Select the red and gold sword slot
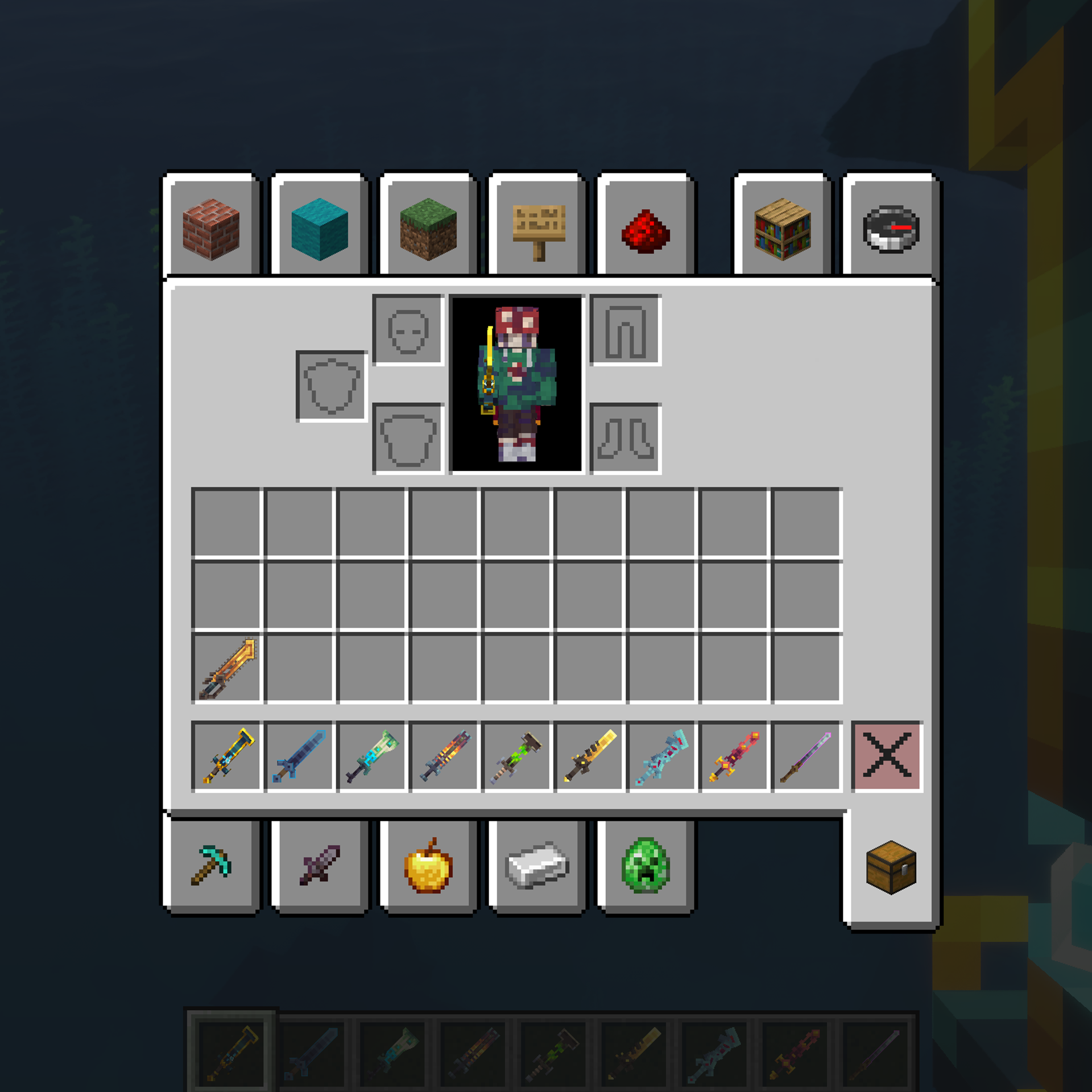The image size is (1092, 1092). coord(734,756)
